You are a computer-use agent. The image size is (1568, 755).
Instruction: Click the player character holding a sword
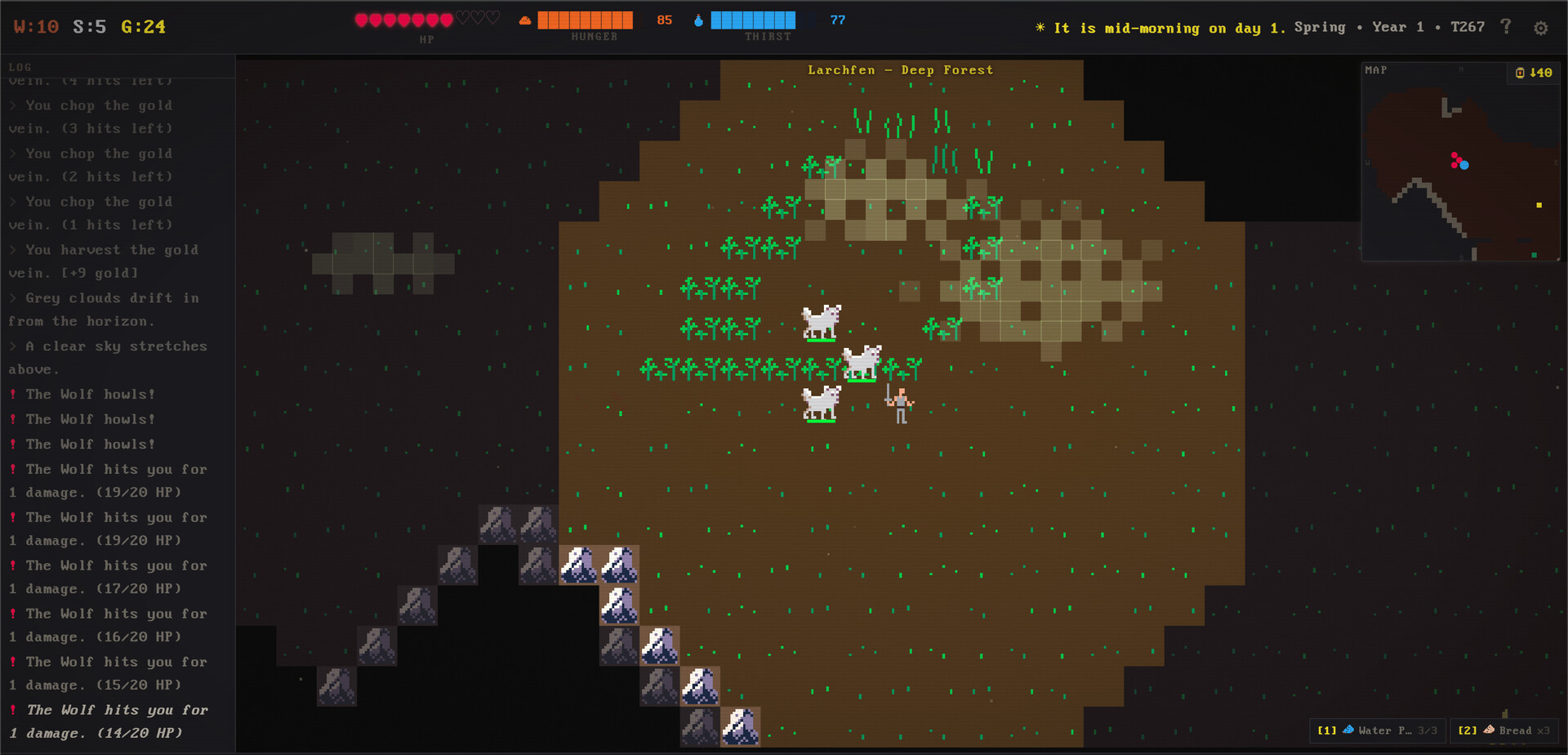(901, 404)
